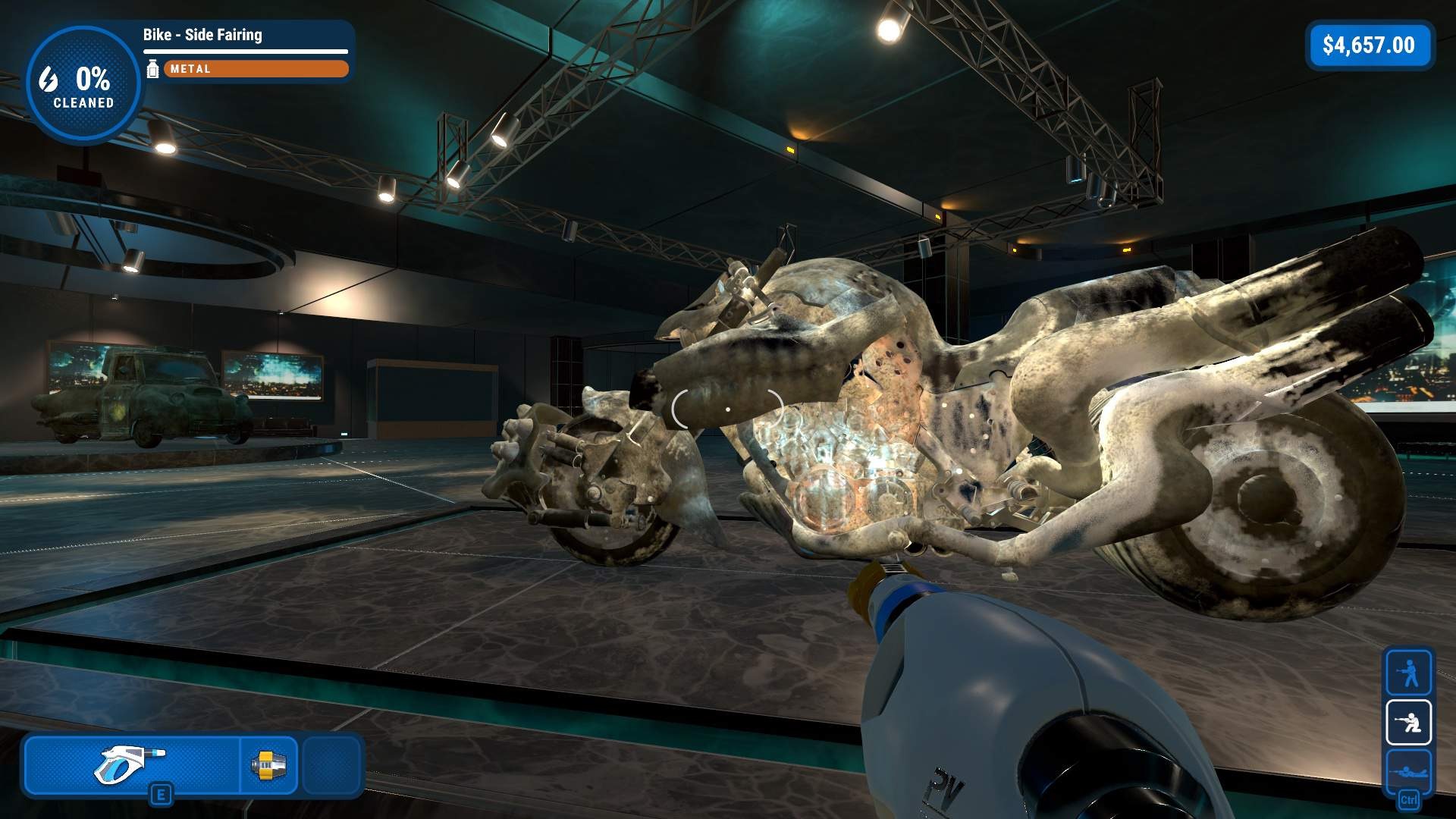1456x819 pixels.
Task: Select the pressure washer gun slot
Action: [x=132, y=764]
